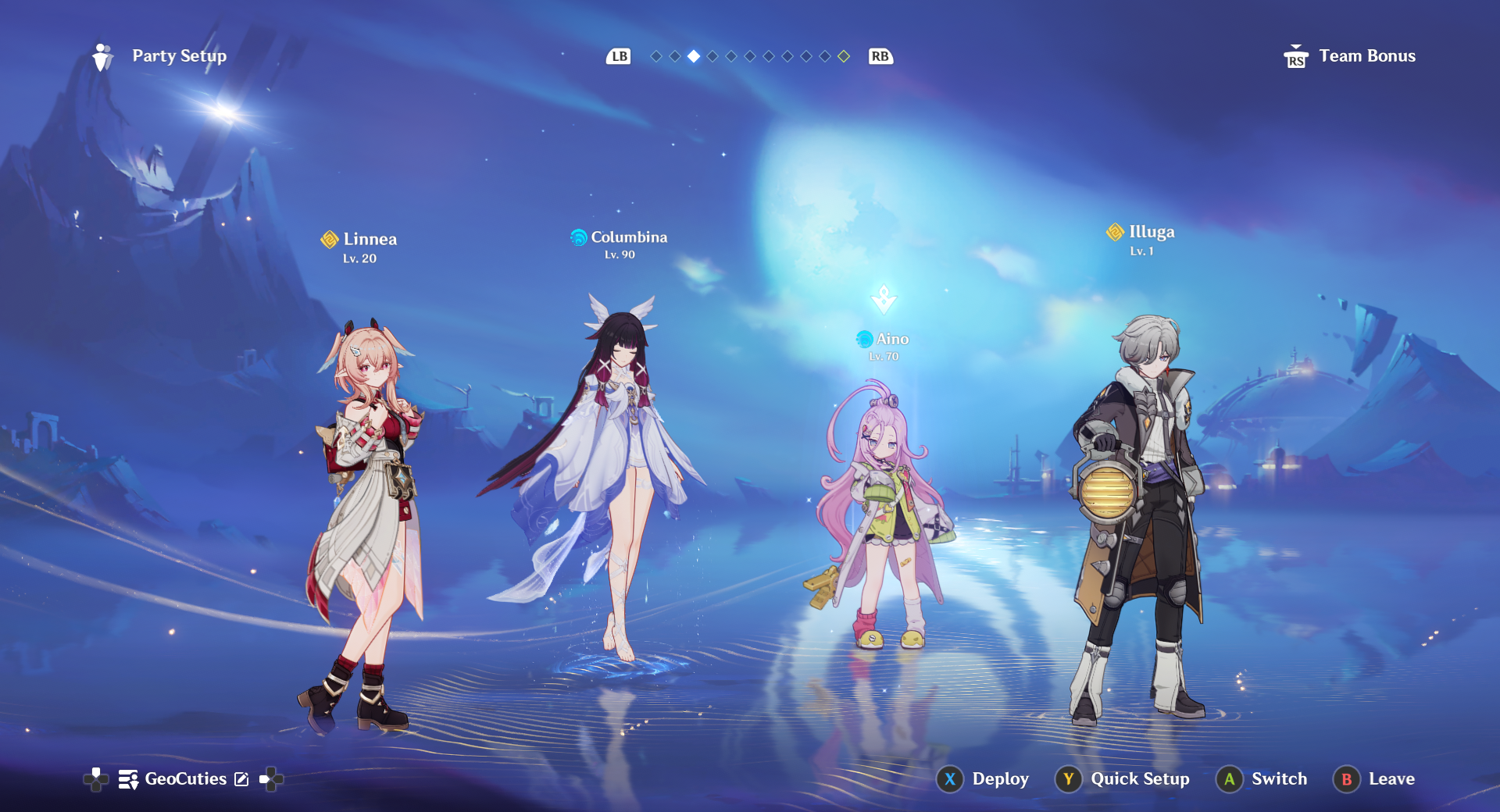Open Quick Setup for the party
Screen dimensions: 1500x812
1123,778
